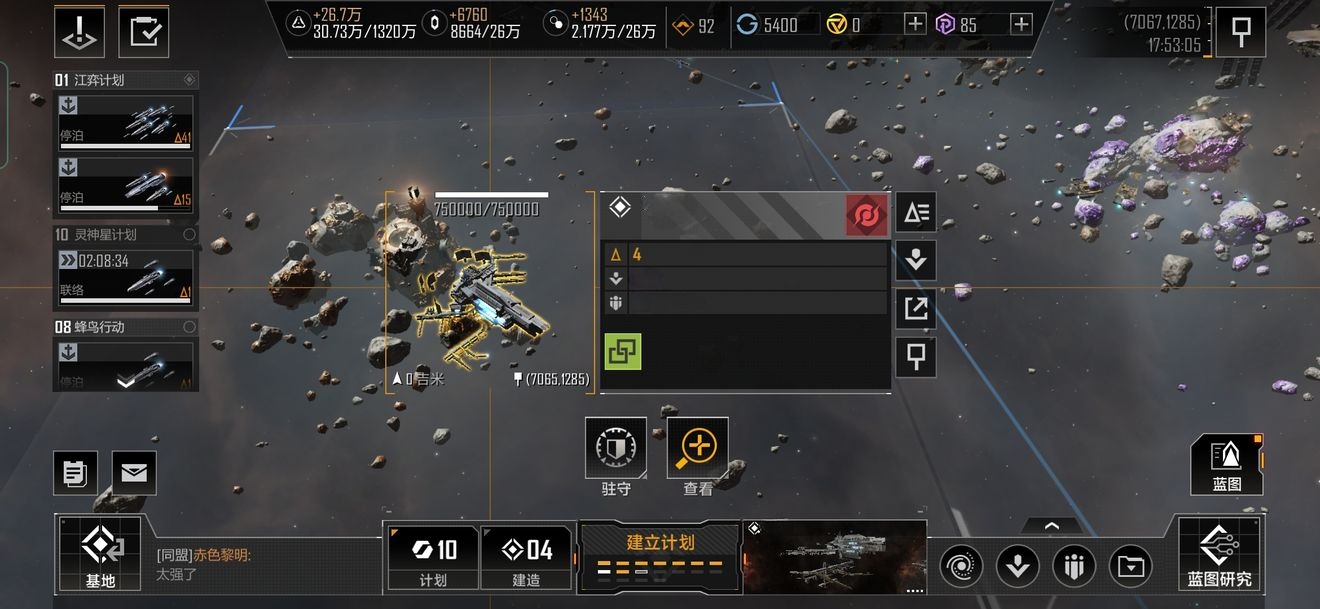The width and height of the screenshot is (1320, 609).
Task: Open the 计划 plans counter showing 10
Action: click(433, 556)
